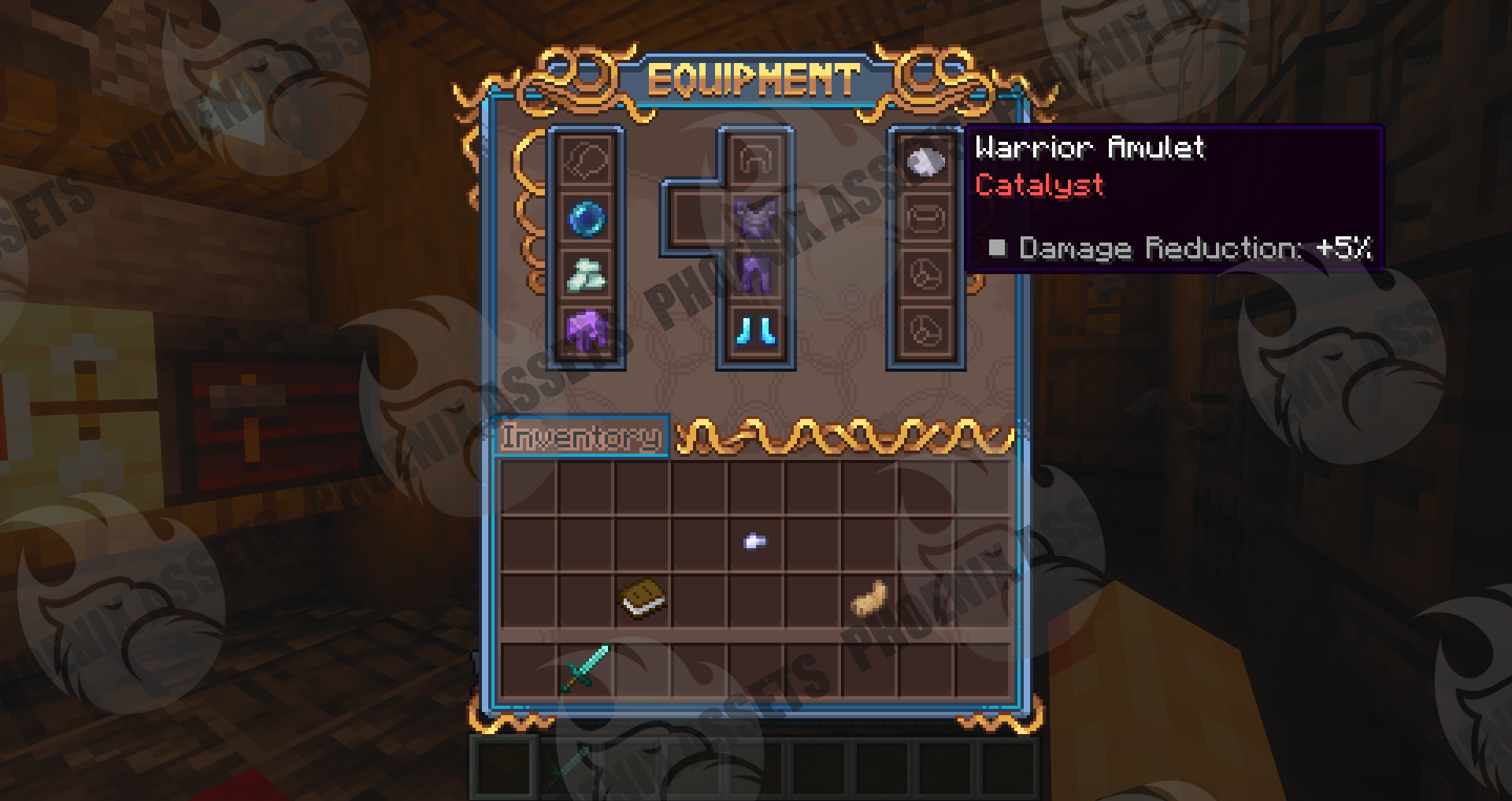
Task: Click the empty slot above blue orb
Action: [587, 161]
